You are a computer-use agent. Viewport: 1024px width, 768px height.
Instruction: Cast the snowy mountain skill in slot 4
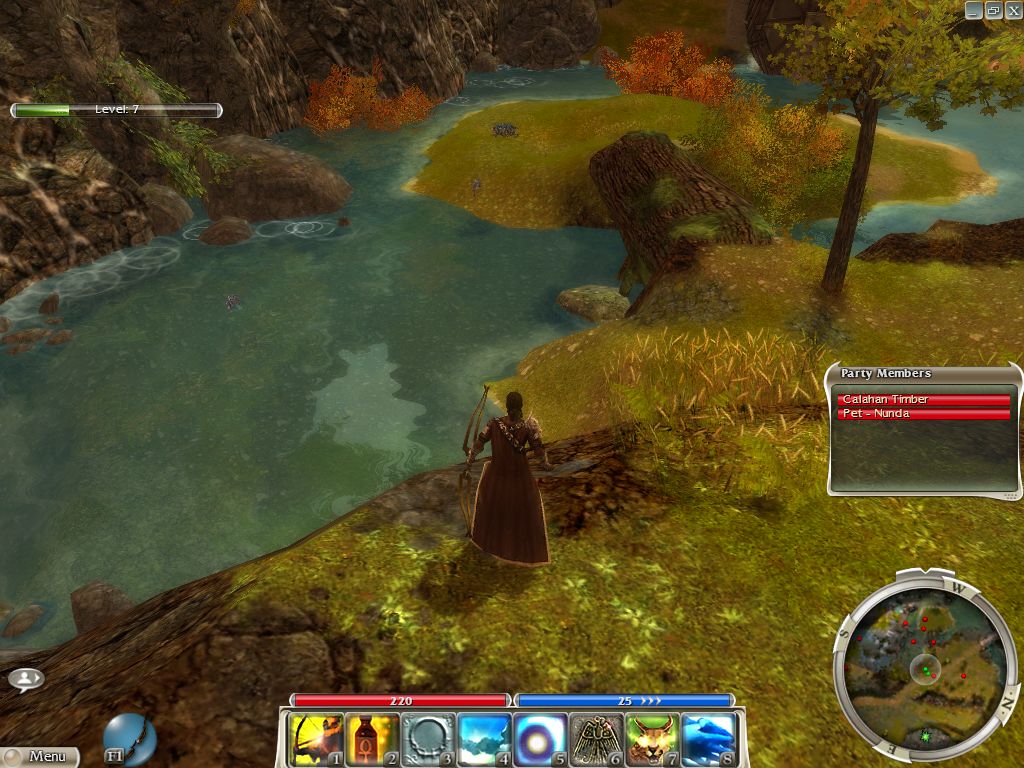coord(485,739)
